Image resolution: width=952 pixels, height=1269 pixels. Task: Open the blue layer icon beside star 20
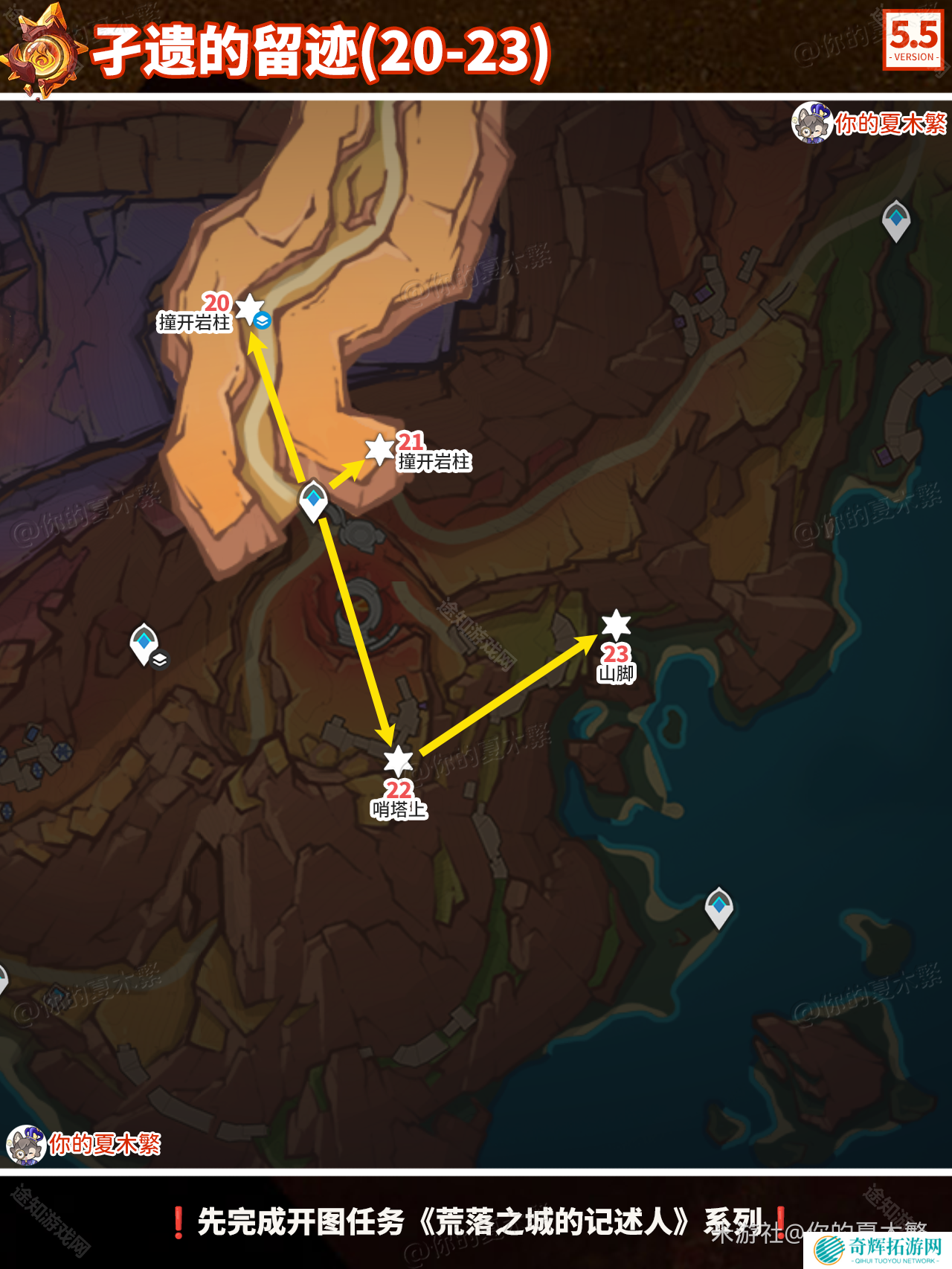262,321
